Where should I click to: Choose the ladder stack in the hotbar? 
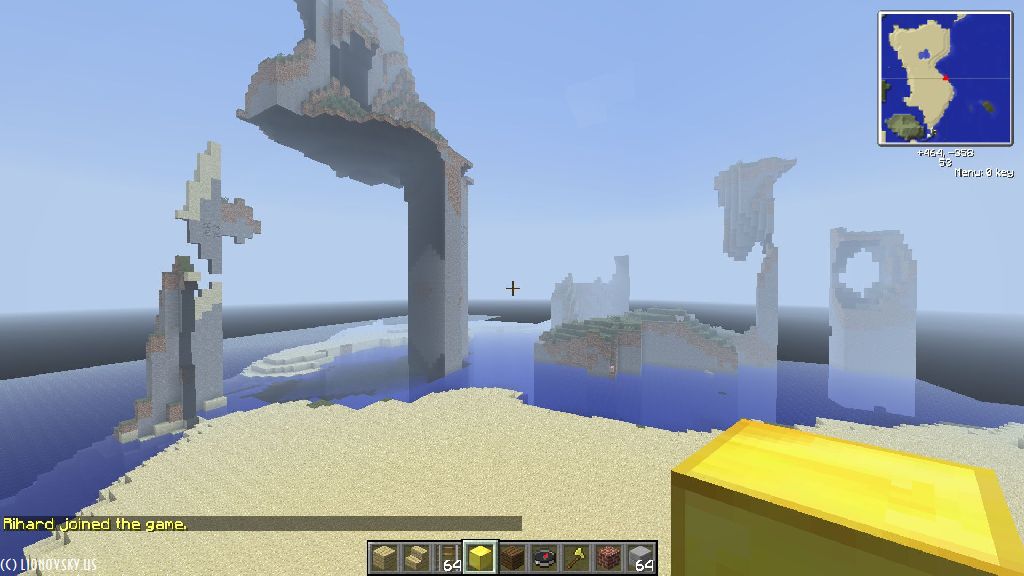pyautogui.click(x=448, y=557)
